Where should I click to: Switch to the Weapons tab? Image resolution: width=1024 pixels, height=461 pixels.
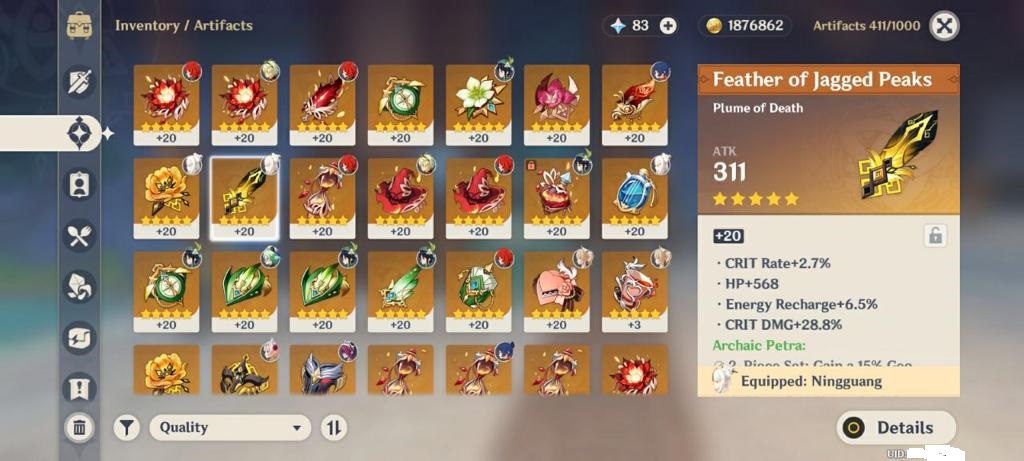[80, 82]
